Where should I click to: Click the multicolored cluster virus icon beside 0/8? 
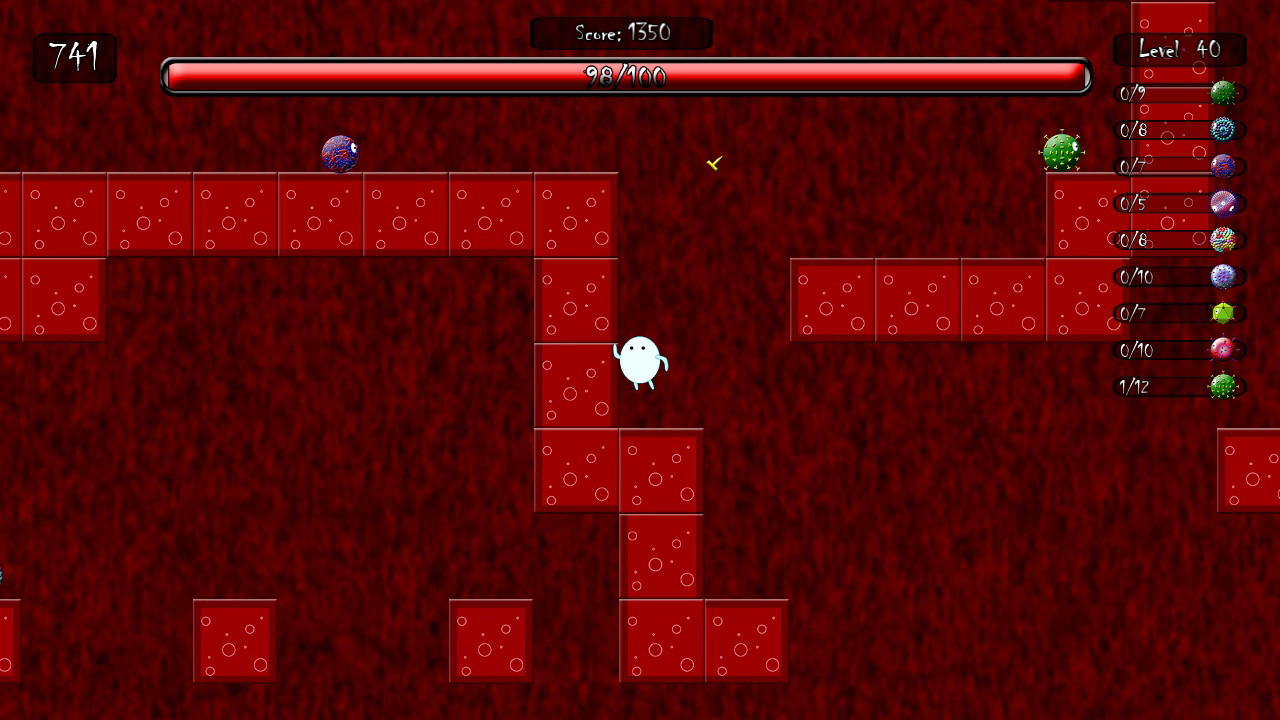1225,239
